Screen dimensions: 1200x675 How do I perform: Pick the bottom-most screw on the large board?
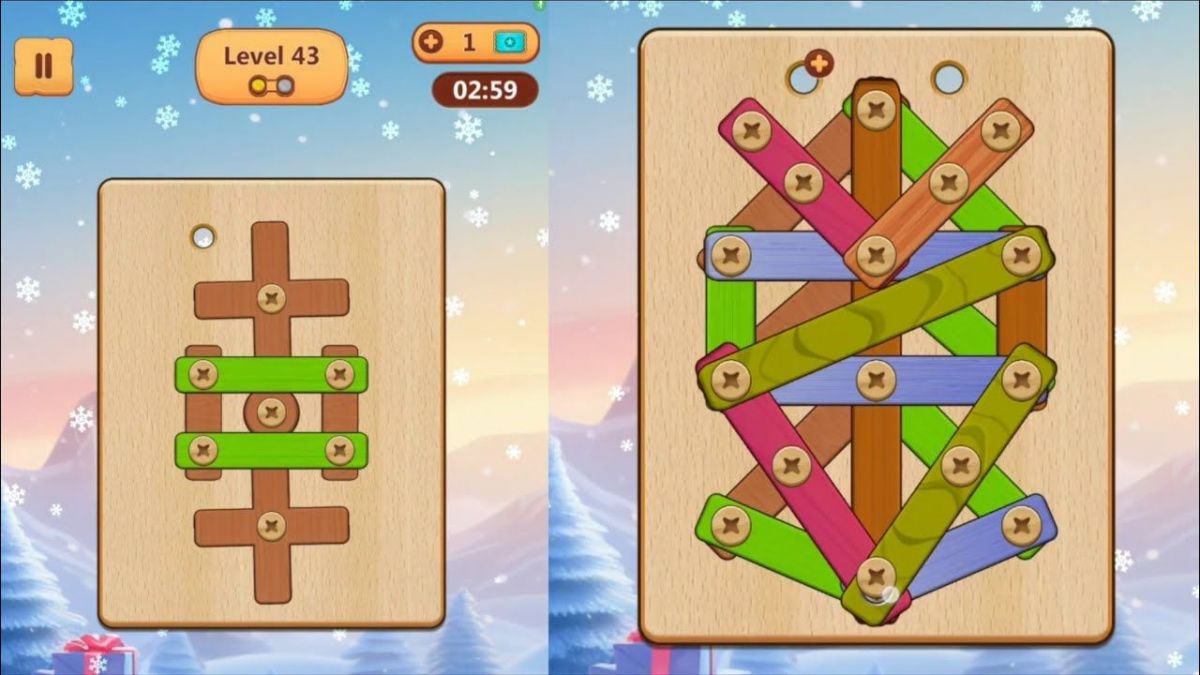click(x=876, y=576)
